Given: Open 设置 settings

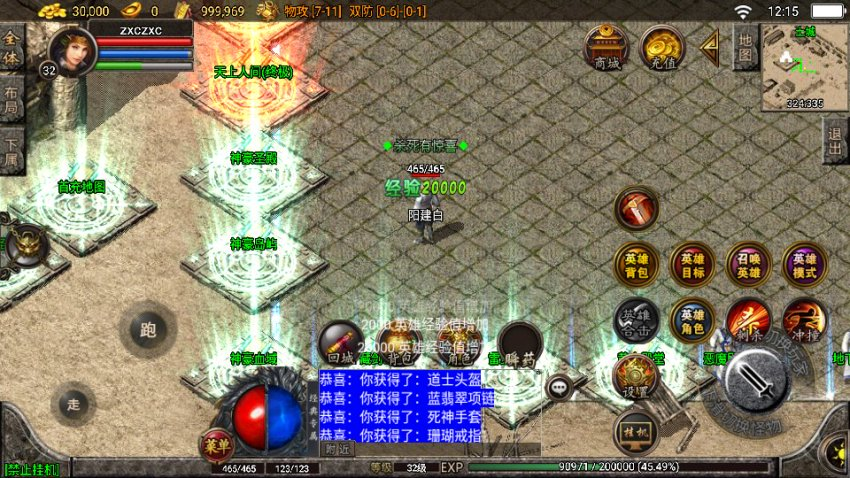Looking at the screenshot, I should [x=636, y=376].
